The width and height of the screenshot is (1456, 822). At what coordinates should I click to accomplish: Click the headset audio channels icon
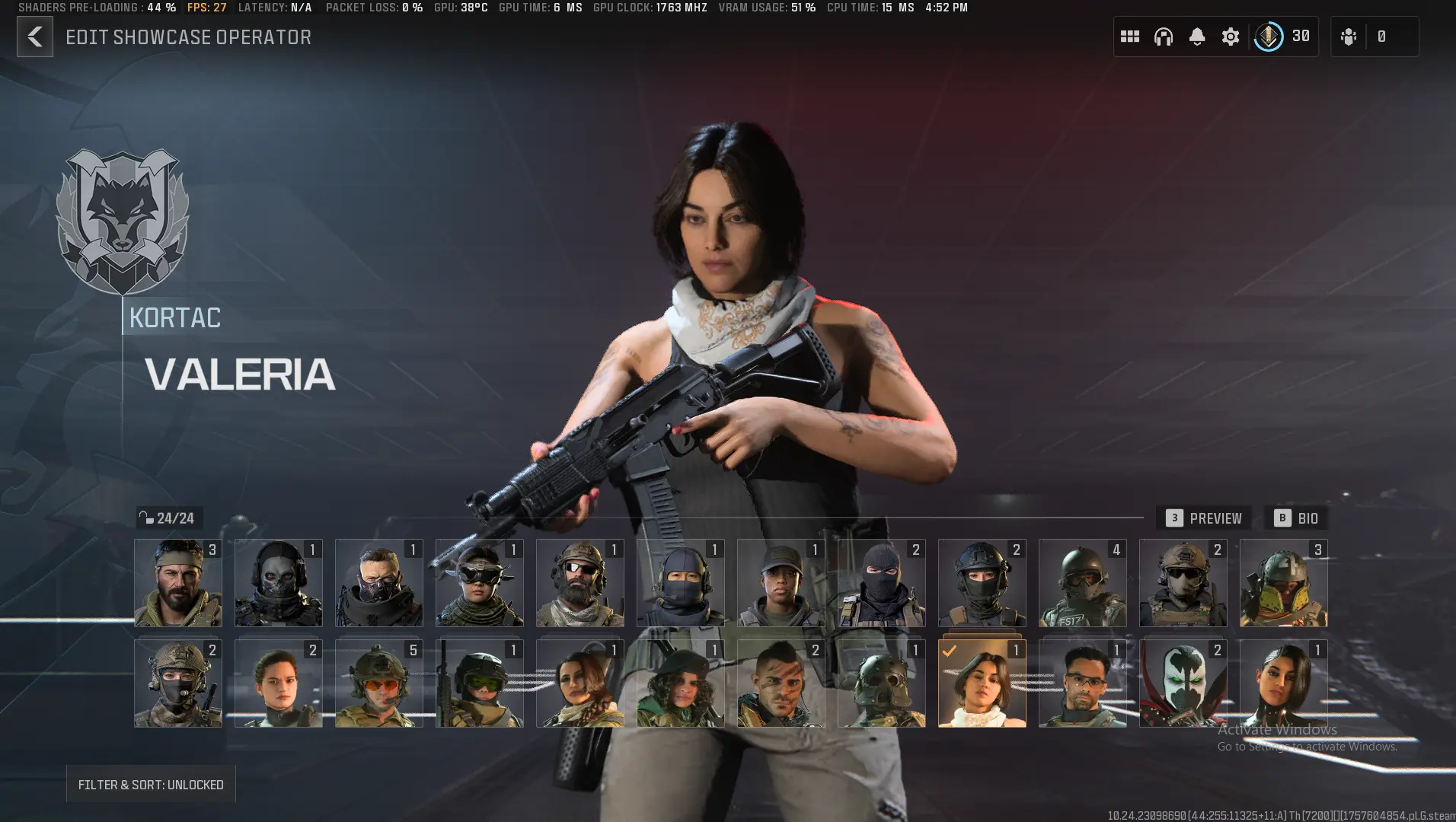click(x=1164, y=36)
